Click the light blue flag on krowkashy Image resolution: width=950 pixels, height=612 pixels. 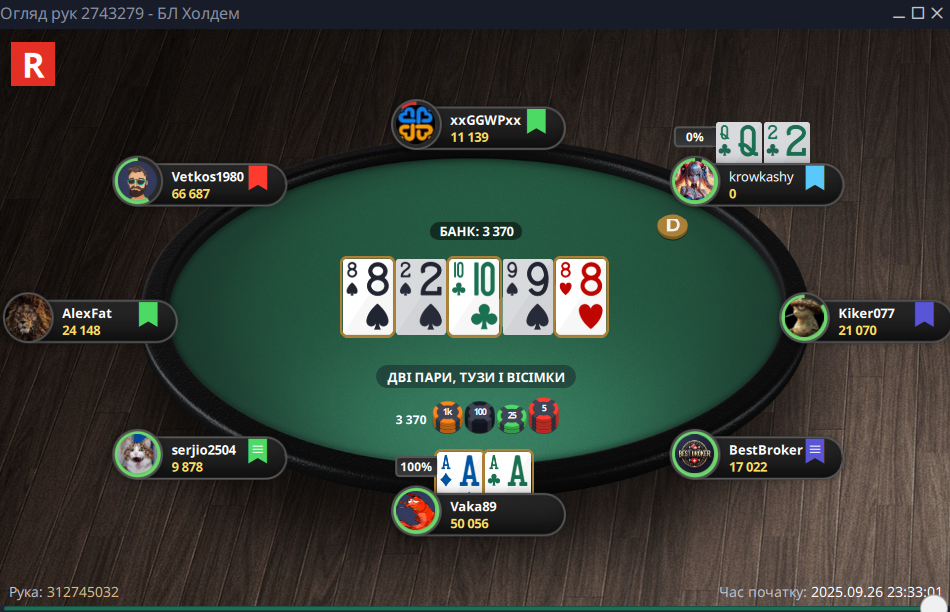[814, 178]
